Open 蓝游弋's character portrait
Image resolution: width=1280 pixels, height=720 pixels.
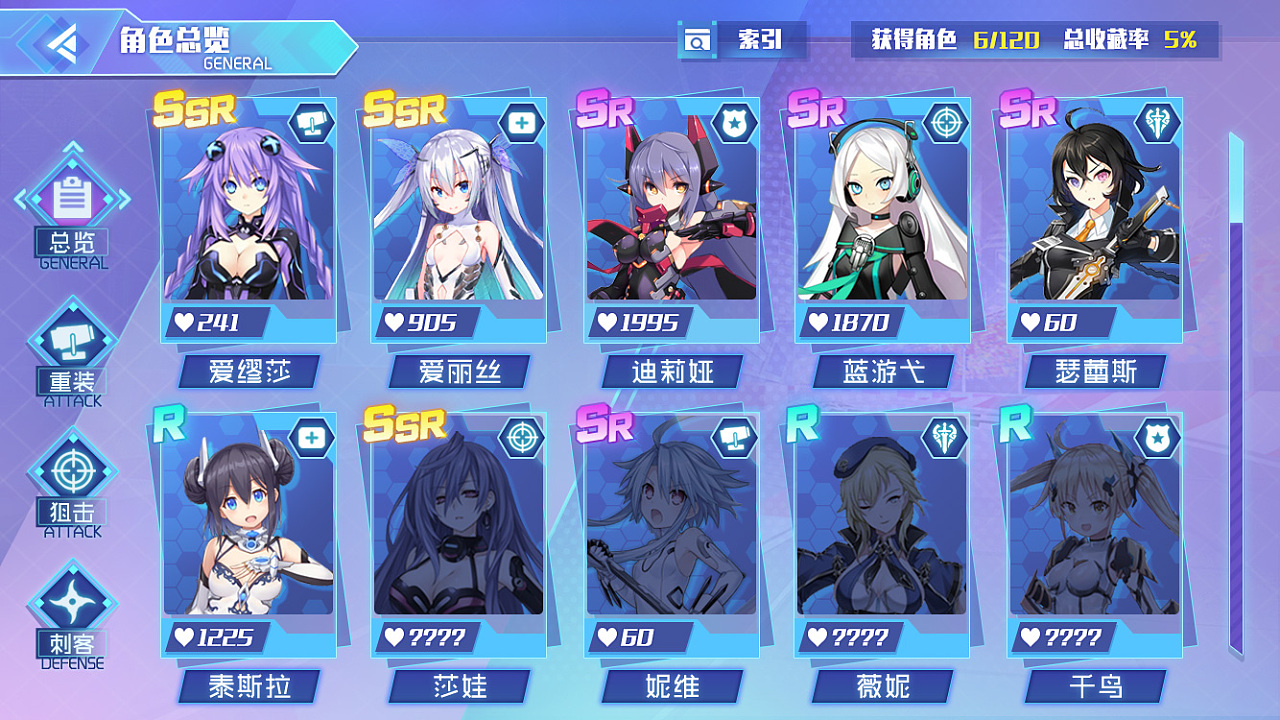point(880,215)
